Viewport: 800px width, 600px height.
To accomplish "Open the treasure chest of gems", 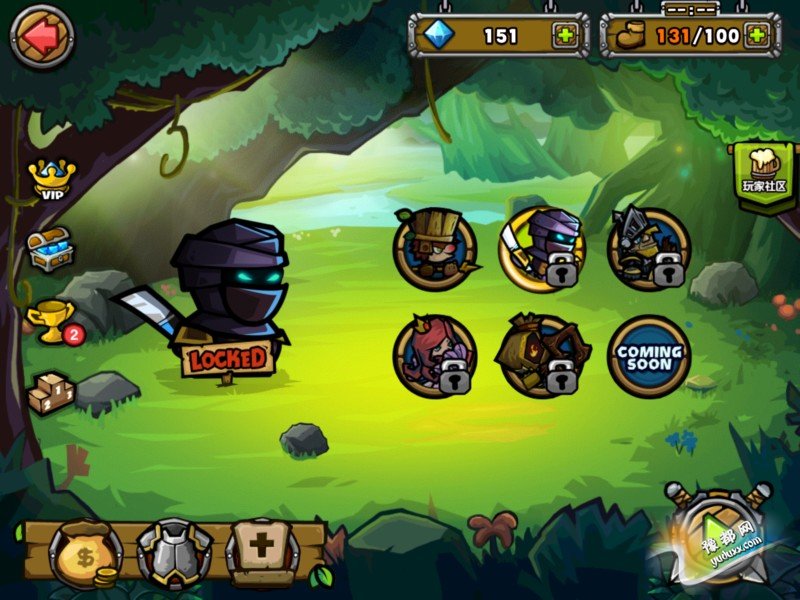I will [x=50, y=249].
